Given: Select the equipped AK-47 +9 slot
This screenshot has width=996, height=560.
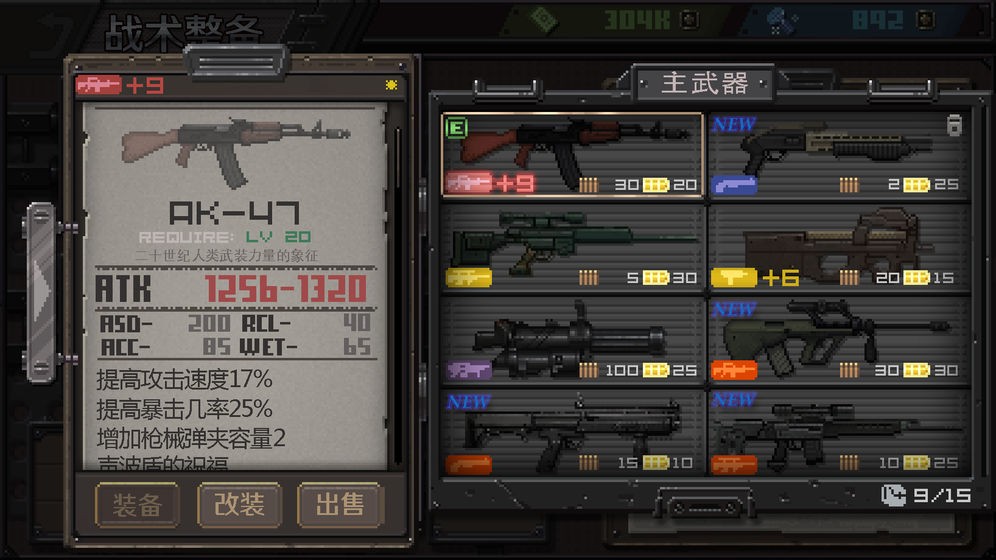Looking at the screenshot, I should coord(573,157).
